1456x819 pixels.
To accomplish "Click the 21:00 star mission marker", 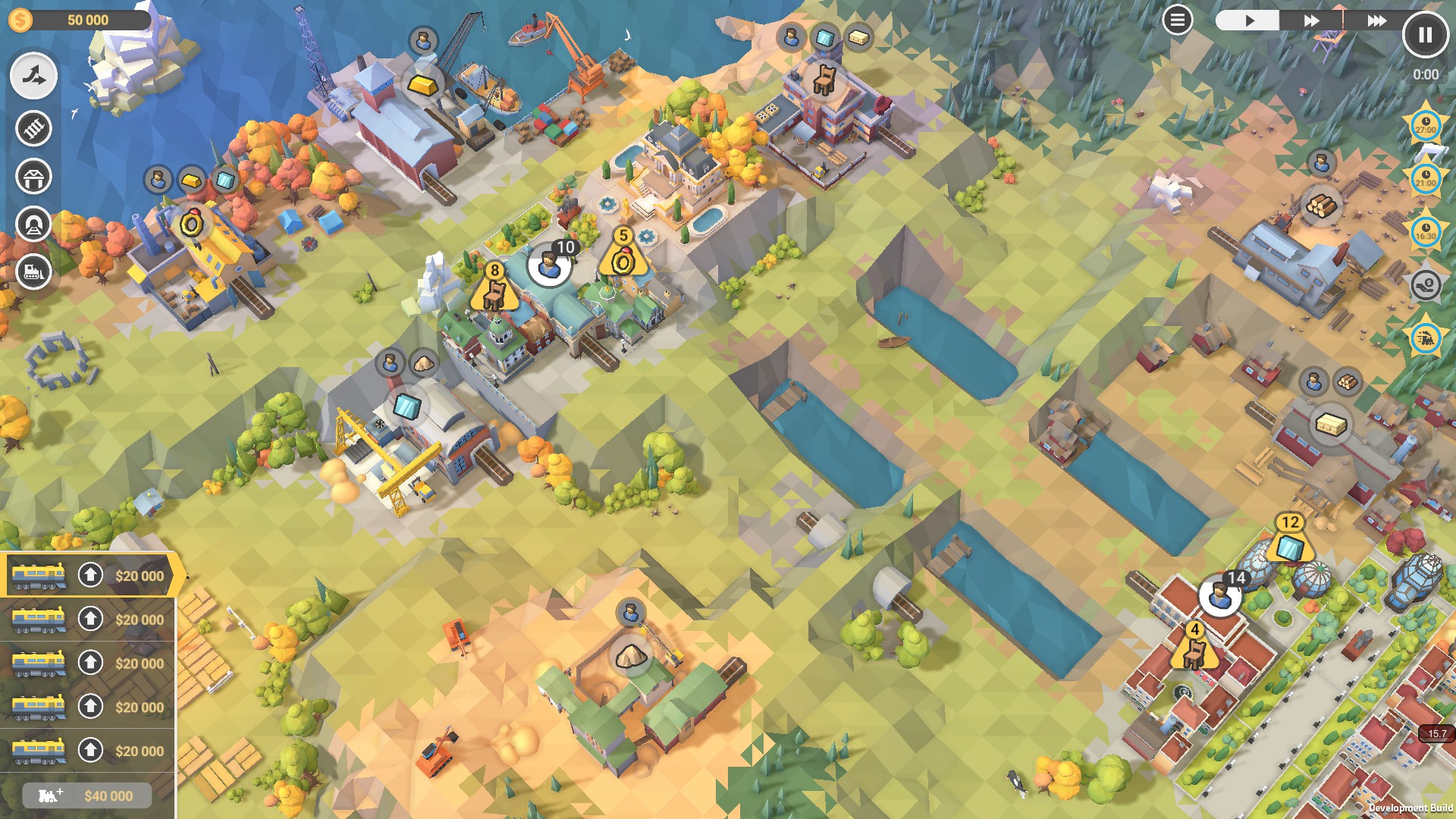I will 1426,177.
